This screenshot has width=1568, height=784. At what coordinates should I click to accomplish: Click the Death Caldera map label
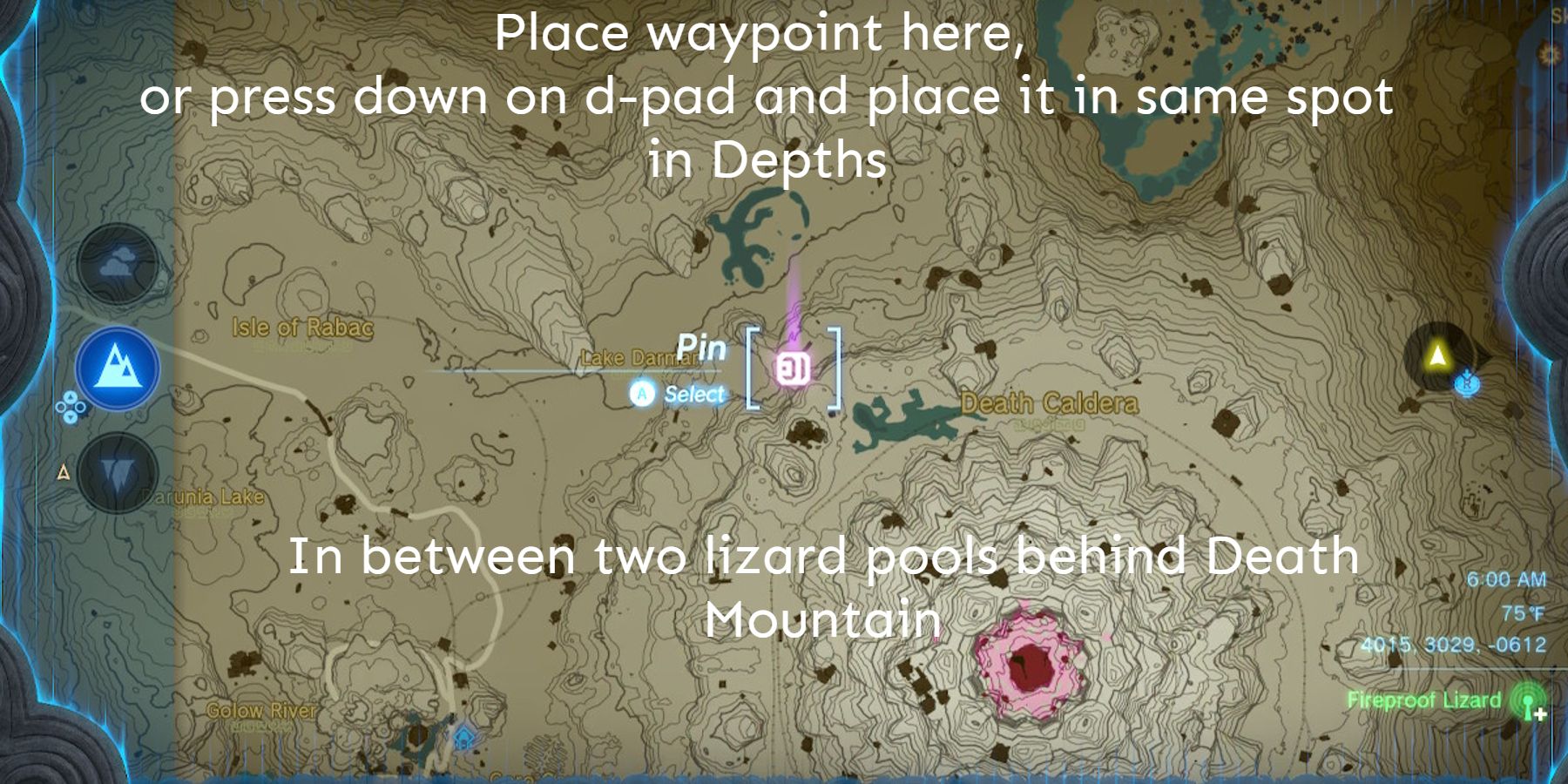point(1048,403)
